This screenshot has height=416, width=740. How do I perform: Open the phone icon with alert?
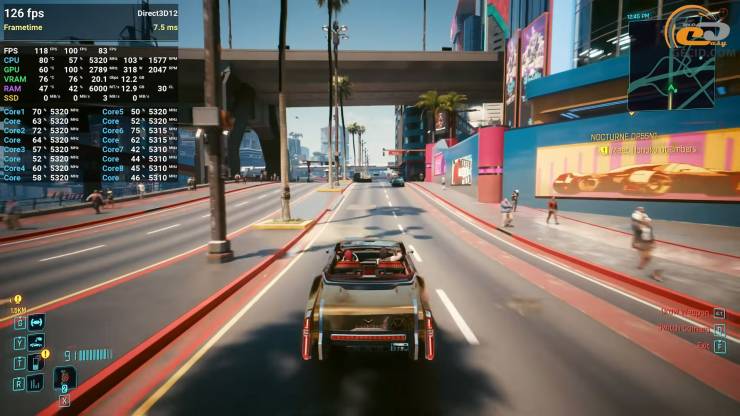click(x=36, y=361)
